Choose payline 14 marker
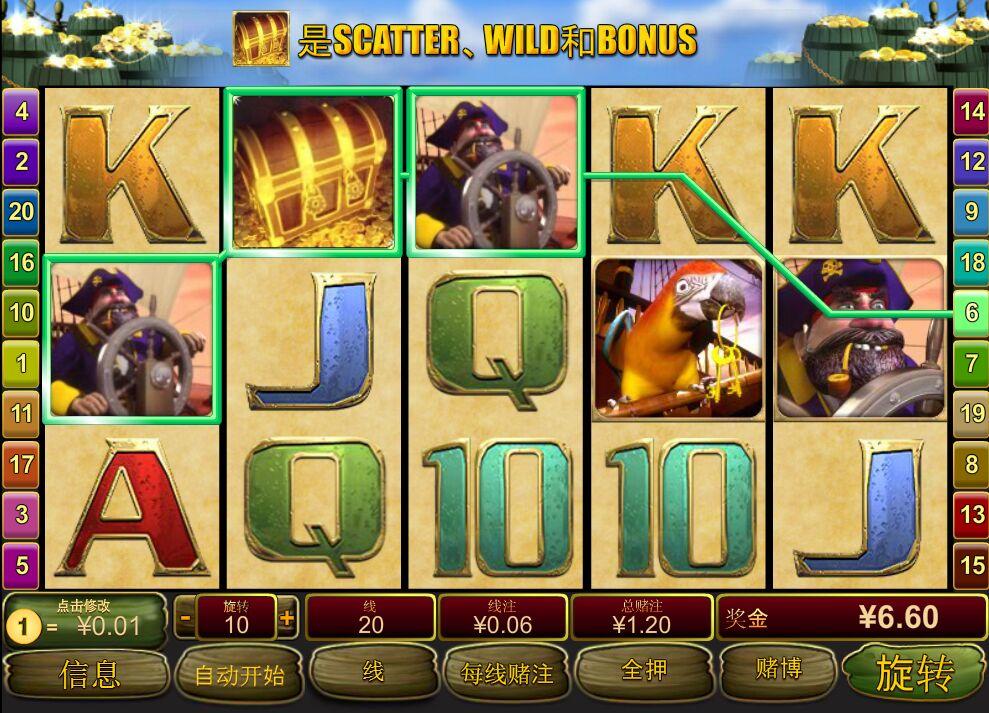The width and height of the screenshot is (989, 713). coord(971,111)
